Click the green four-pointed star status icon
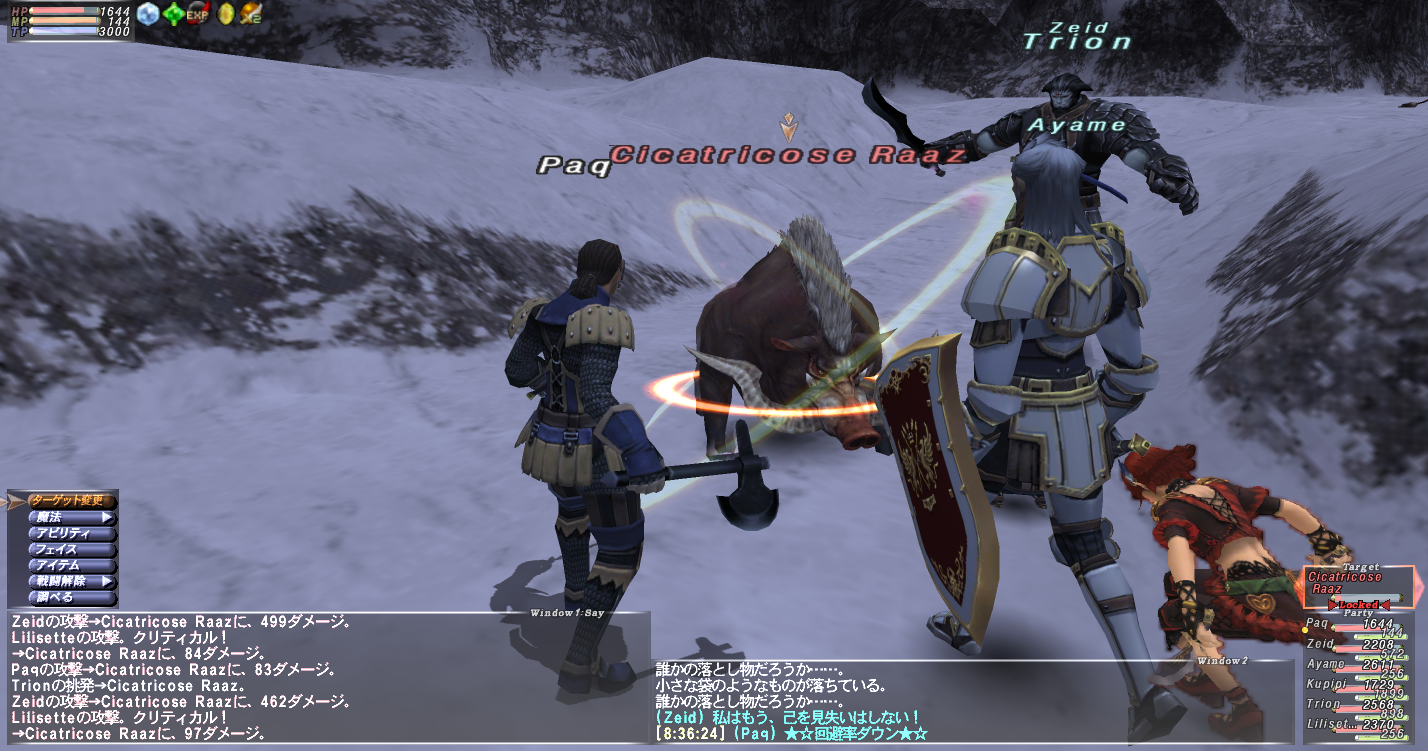Screen dimensions: 1428x751 tap(174, 14)
